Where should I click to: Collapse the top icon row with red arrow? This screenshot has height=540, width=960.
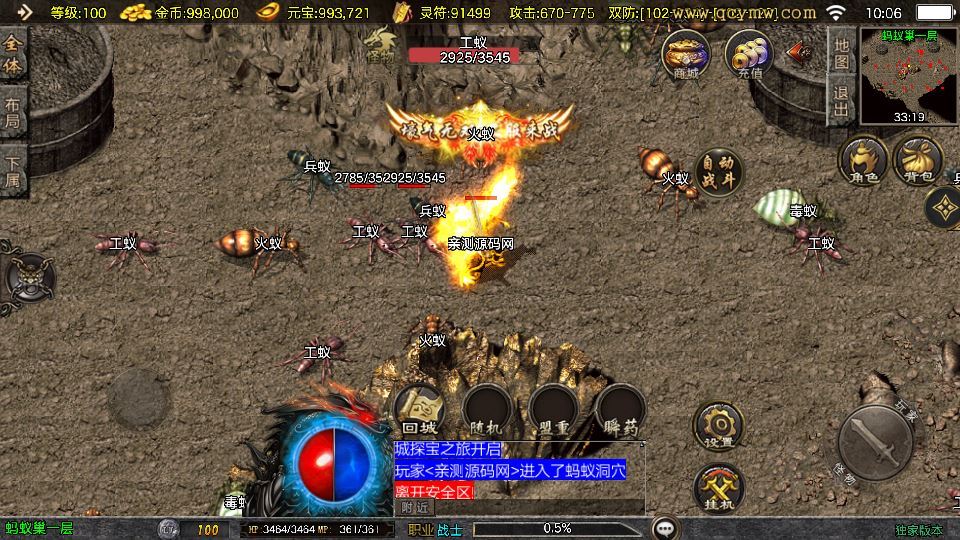click(799, 50)
